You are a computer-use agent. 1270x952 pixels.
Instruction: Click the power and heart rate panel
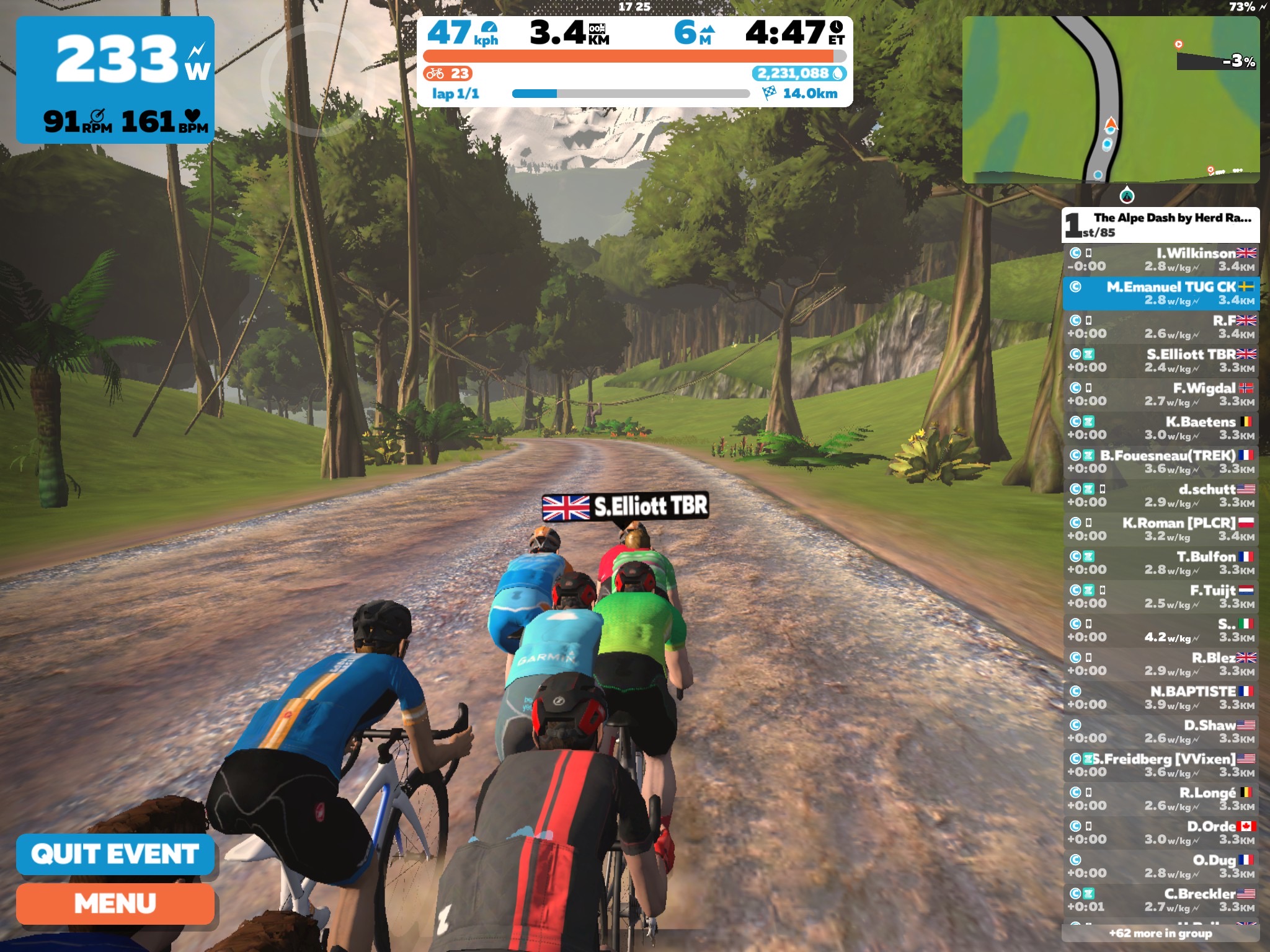pos(115,79)
